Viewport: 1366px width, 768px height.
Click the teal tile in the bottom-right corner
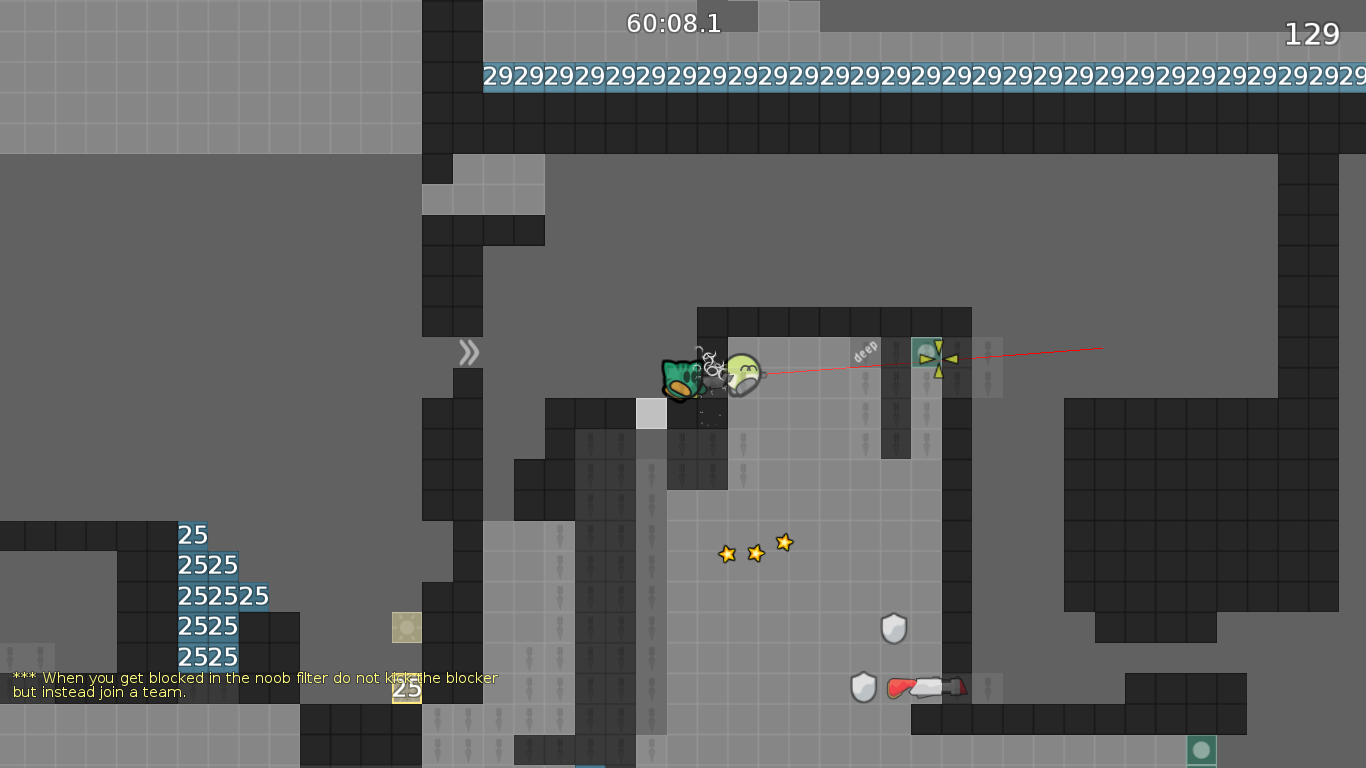pyautogui.click(x=1199, y=748)
